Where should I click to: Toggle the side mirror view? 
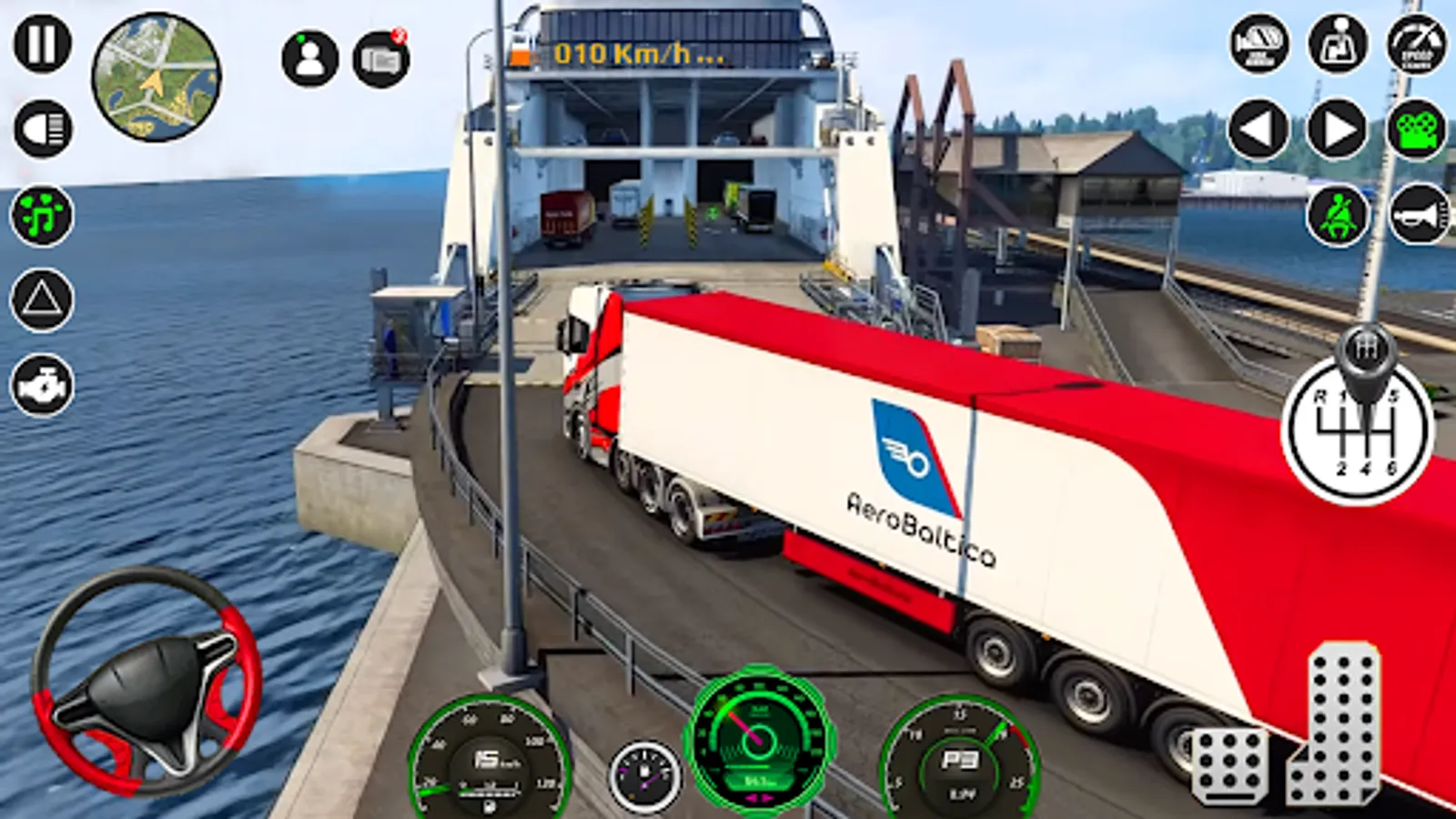pos(1259,43)
